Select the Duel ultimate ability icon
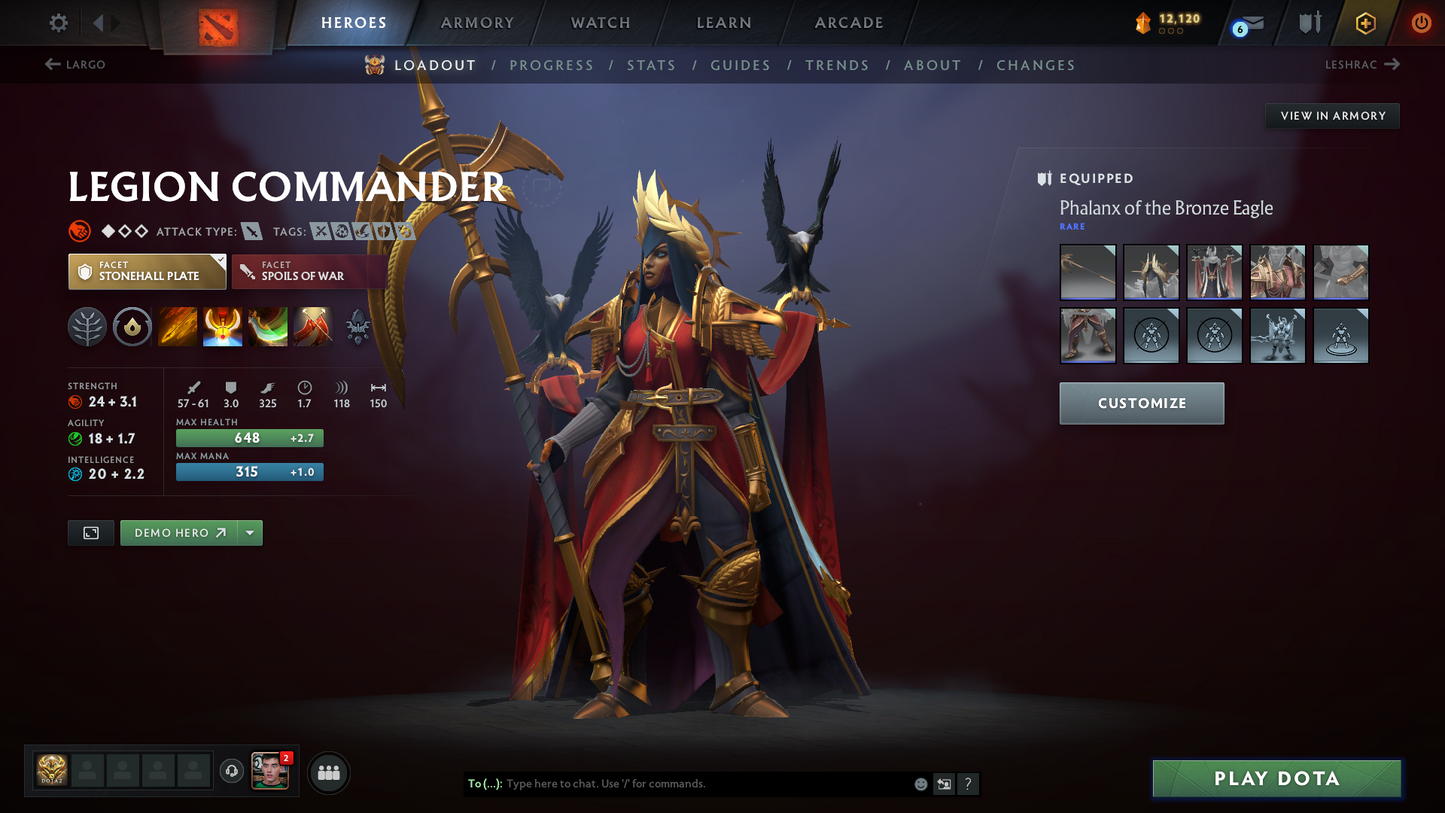The width and height of the screenshot is (1445, 813). [x=313, y=327]
